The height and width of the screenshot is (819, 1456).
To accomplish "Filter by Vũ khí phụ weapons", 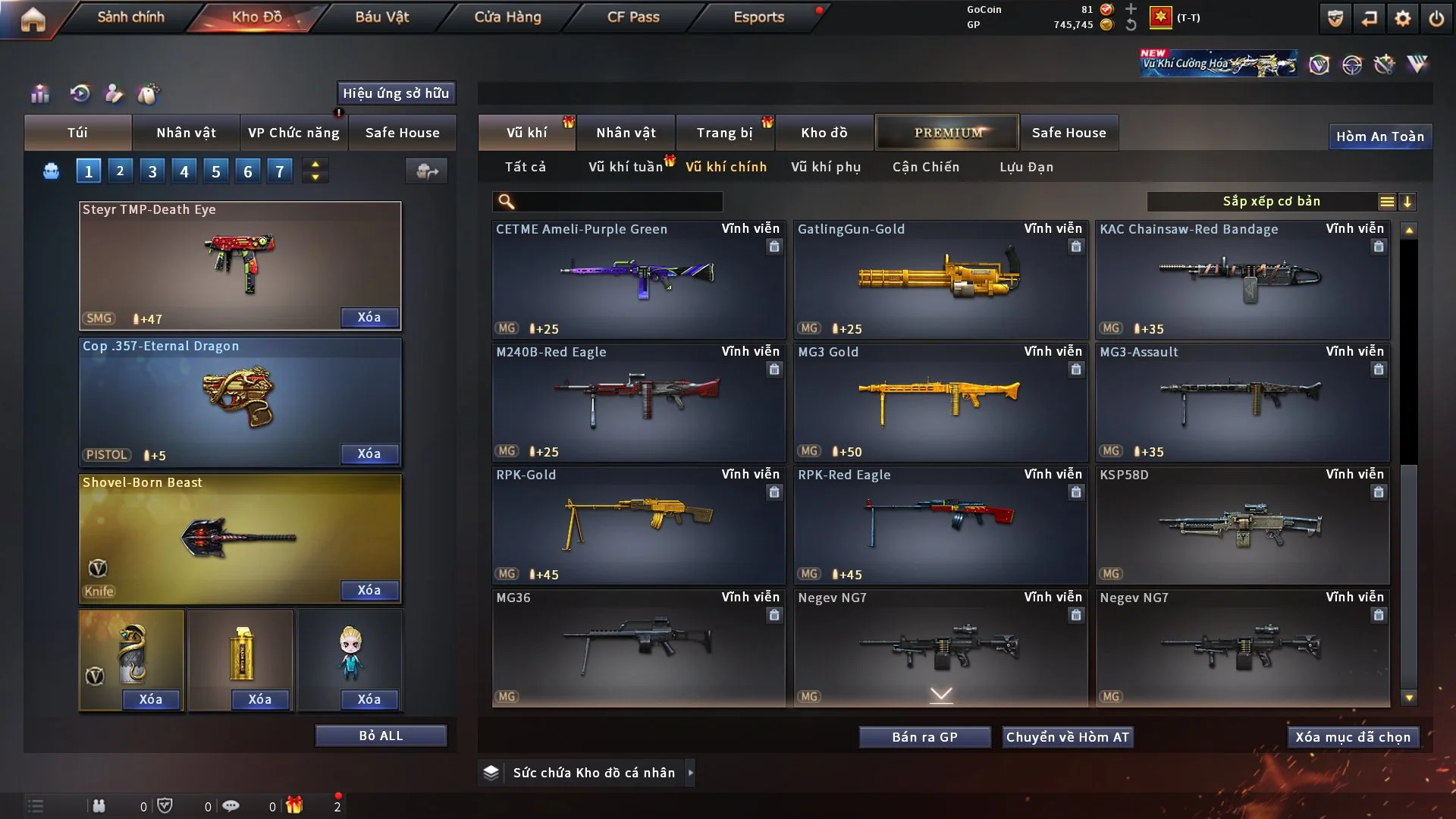I will [x=826, y=167].
